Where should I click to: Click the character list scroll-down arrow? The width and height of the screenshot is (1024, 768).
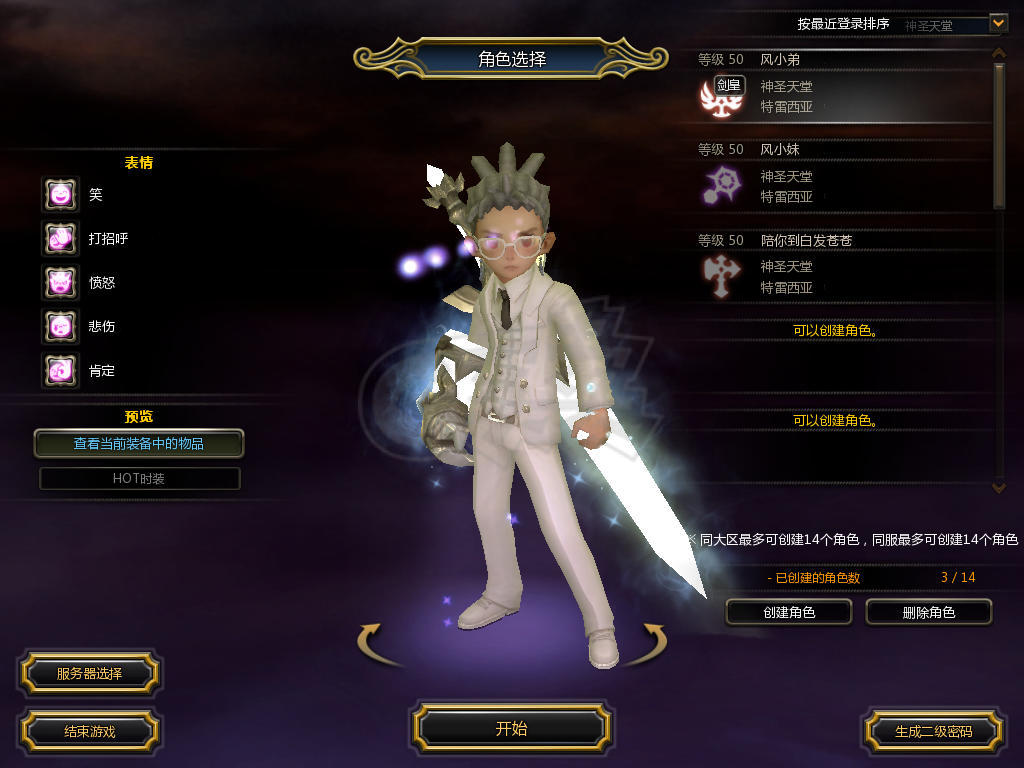[x=998, y=487]
